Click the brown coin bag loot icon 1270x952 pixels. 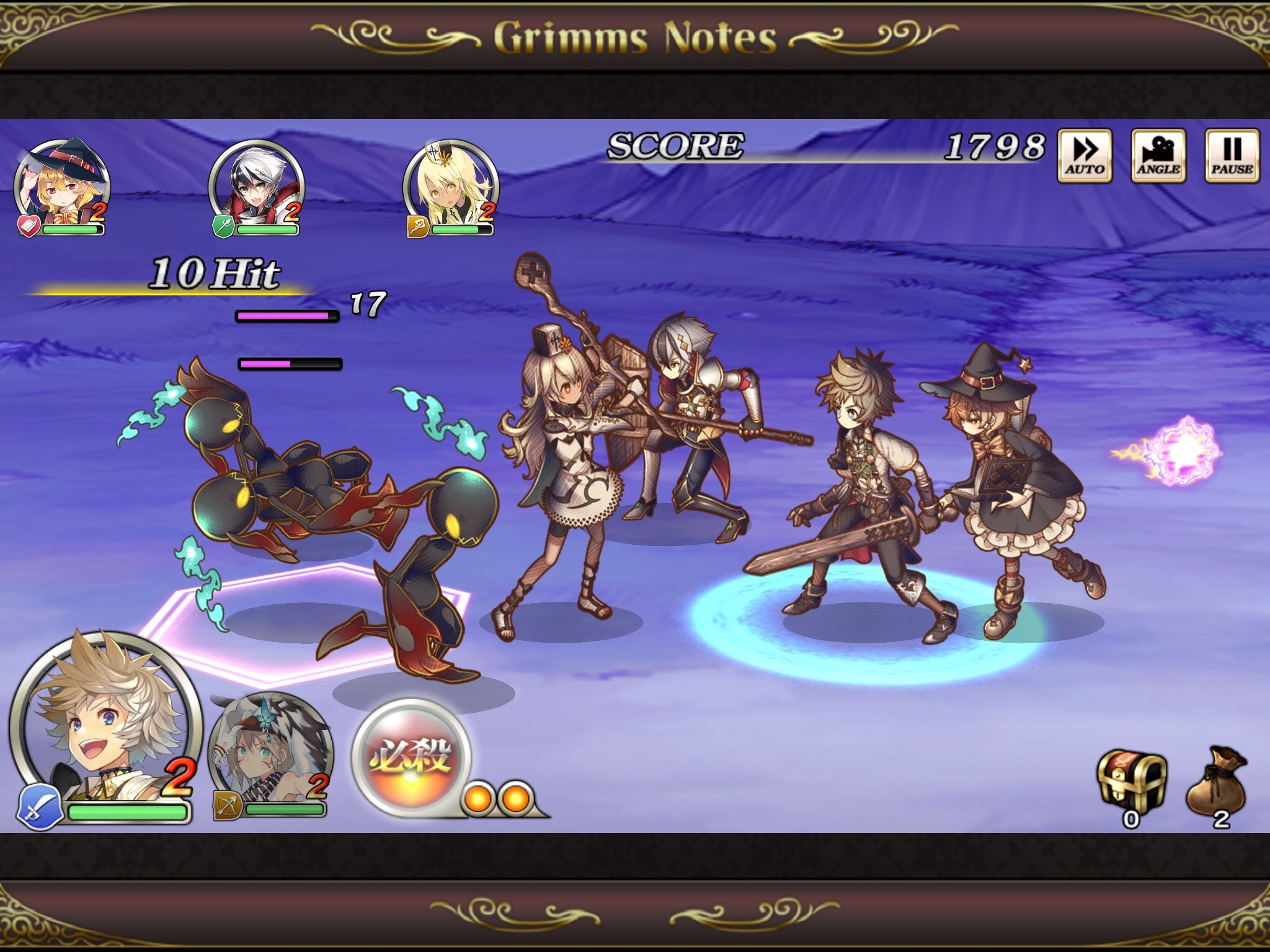(1217, 781)
